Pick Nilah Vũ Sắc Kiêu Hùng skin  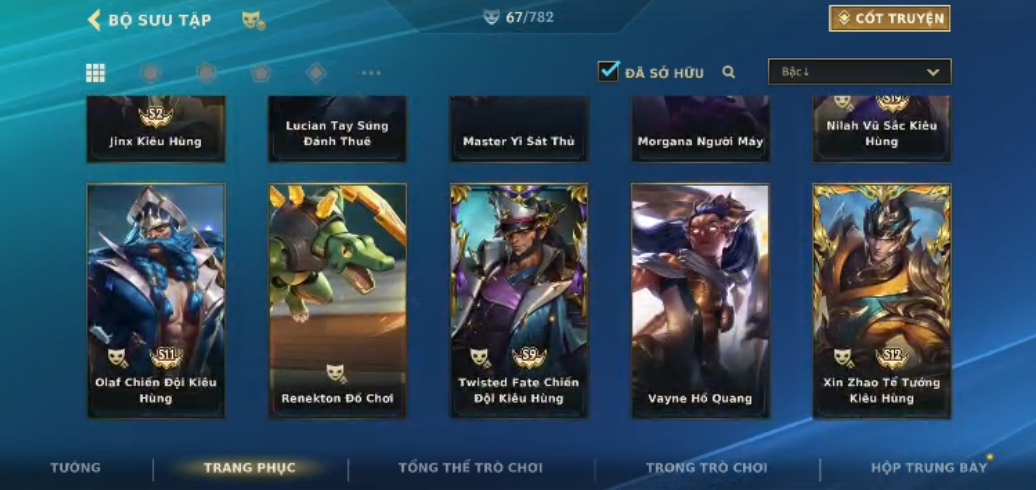[x=882, y=129]
